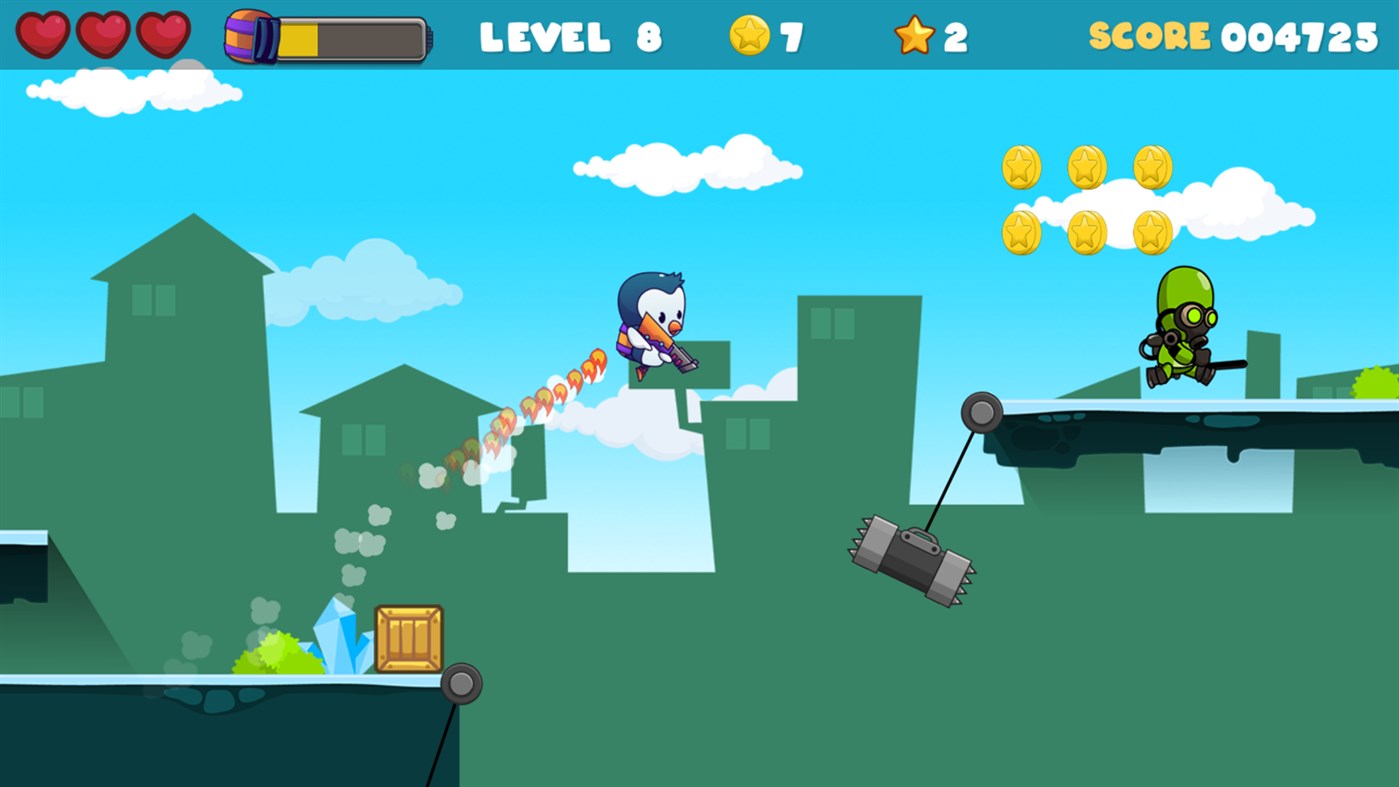The height and width of the screenshot is (787, 1399).
Task: Click the SCORE heading text
Action: coord(1152,33)
